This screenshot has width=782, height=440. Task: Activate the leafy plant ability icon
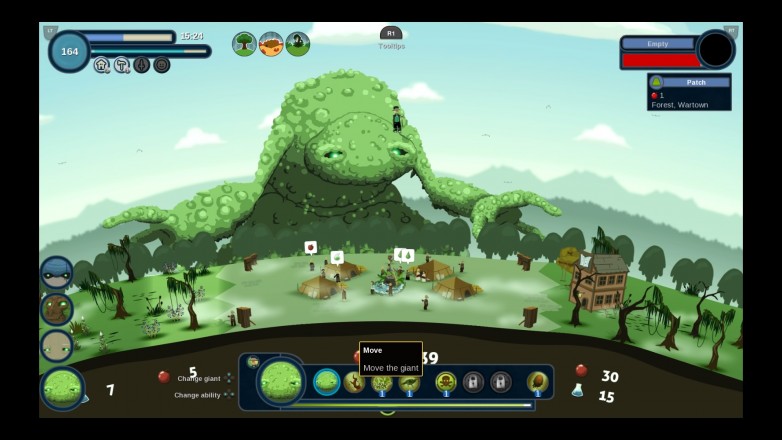pos(382,381)
